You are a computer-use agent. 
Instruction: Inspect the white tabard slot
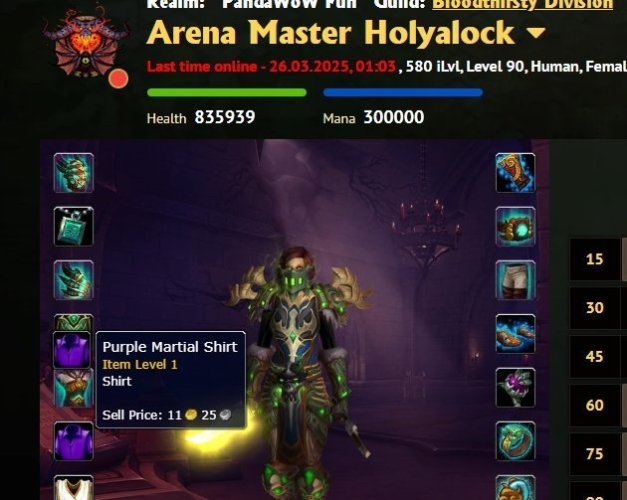(74, 490)
